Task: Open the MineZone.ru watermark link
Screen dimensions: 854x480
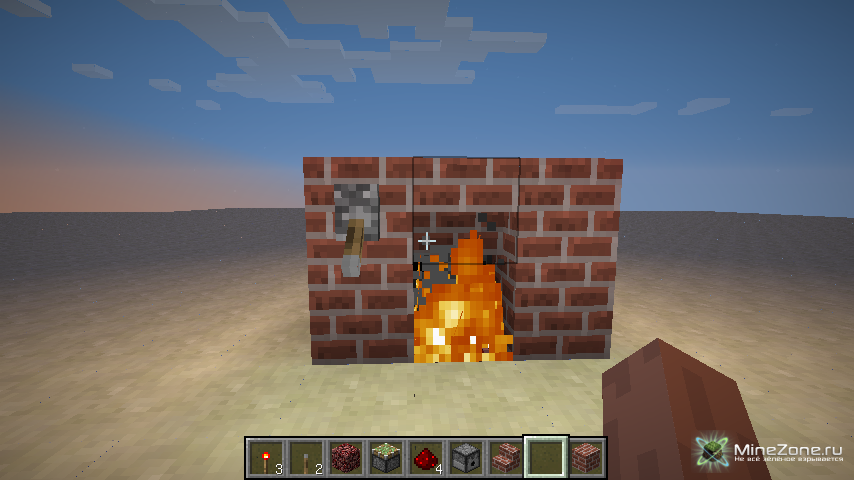Action: click(772, 451)
